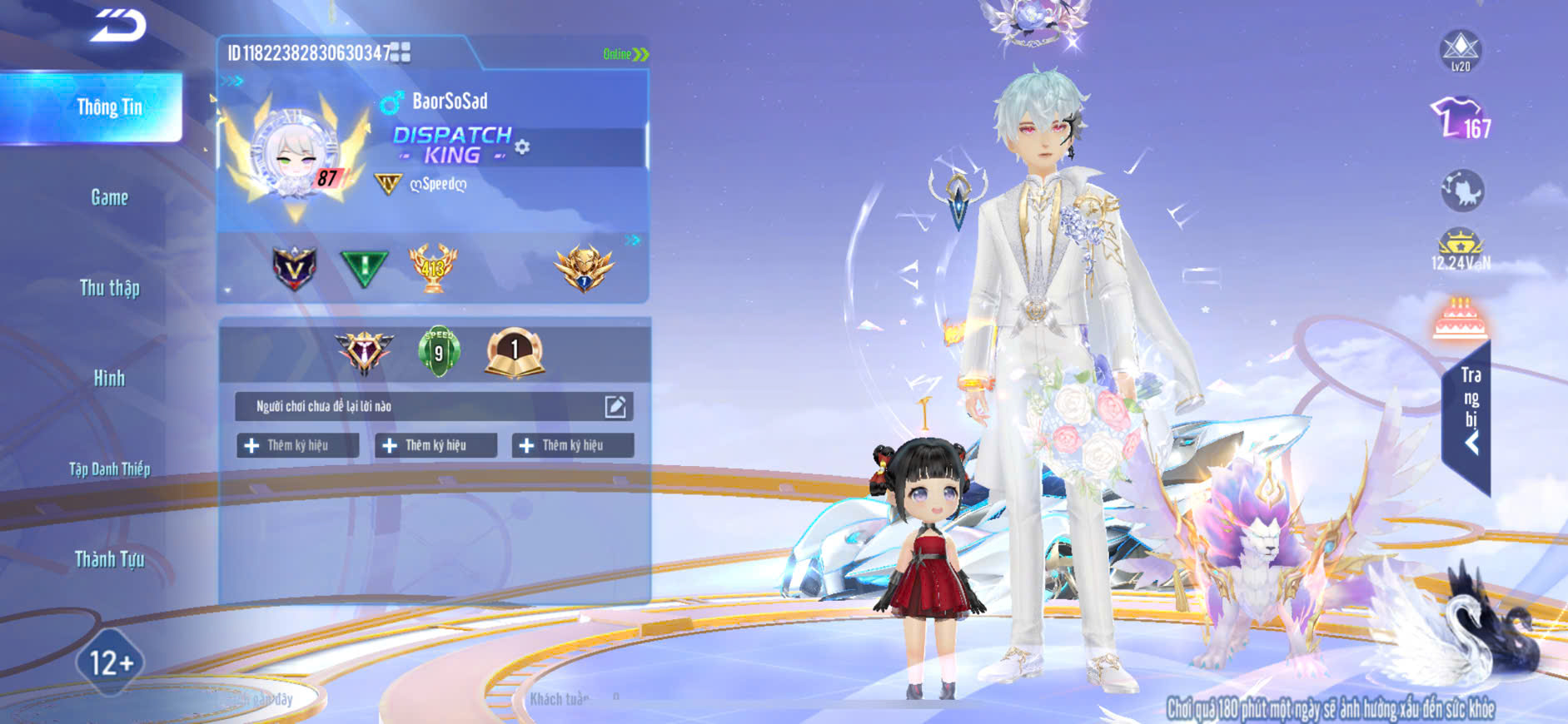Switch to the Thông Tin tab

109,107
